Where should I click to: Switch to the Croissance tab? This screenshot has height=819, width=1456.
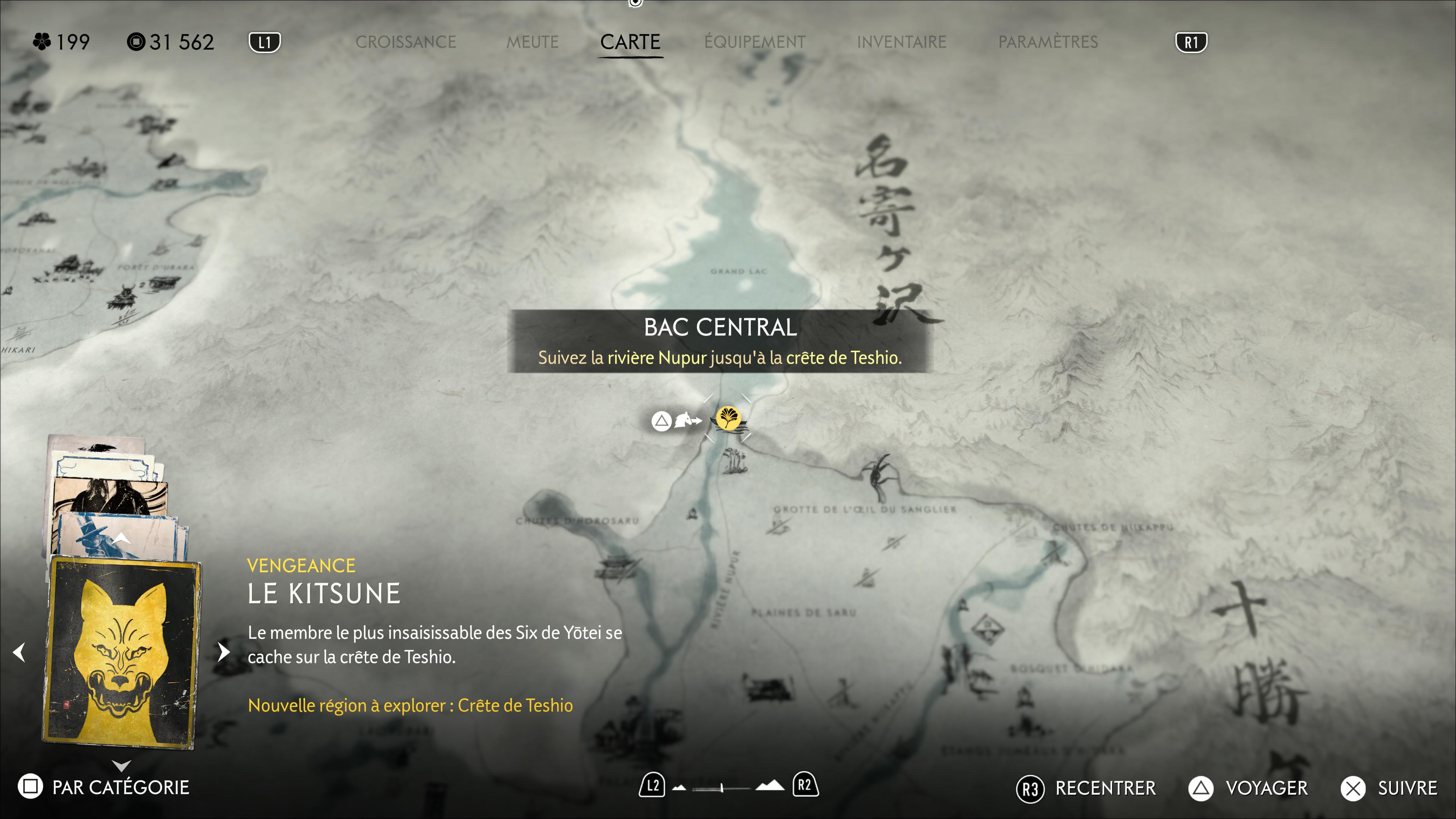click(x=405, y=42)
